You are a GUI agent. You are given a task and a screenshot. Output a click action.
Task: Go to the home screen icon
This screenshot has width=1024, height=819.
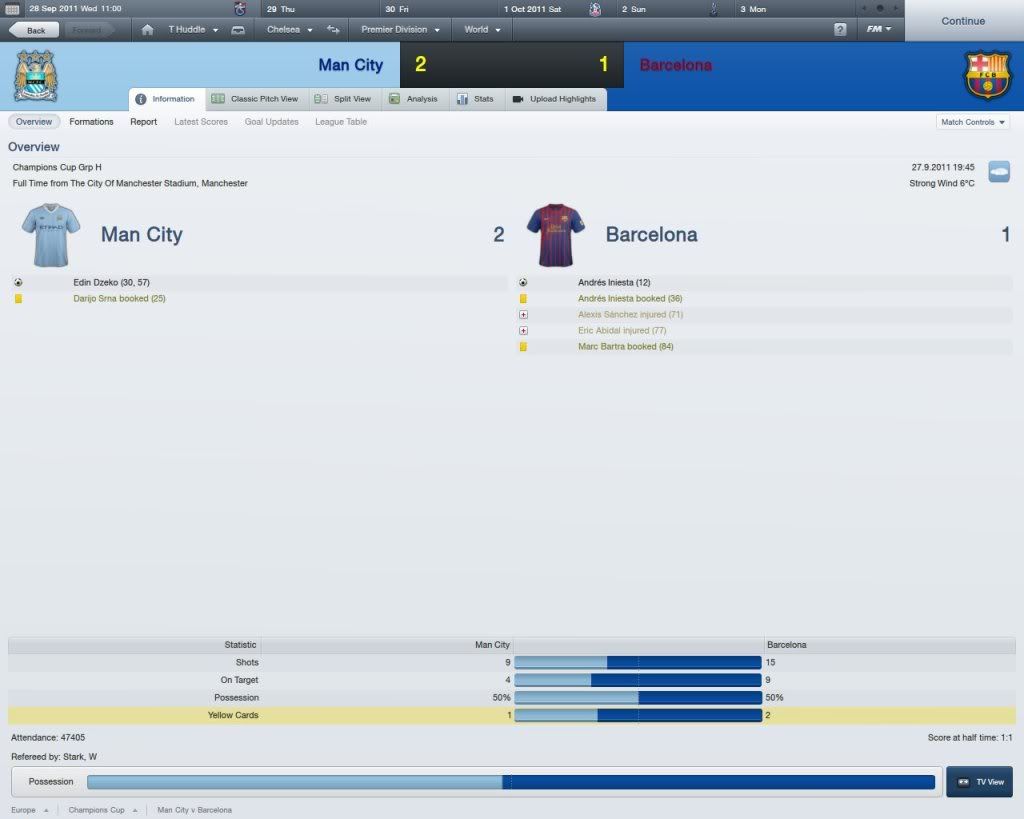coord(148,30)
